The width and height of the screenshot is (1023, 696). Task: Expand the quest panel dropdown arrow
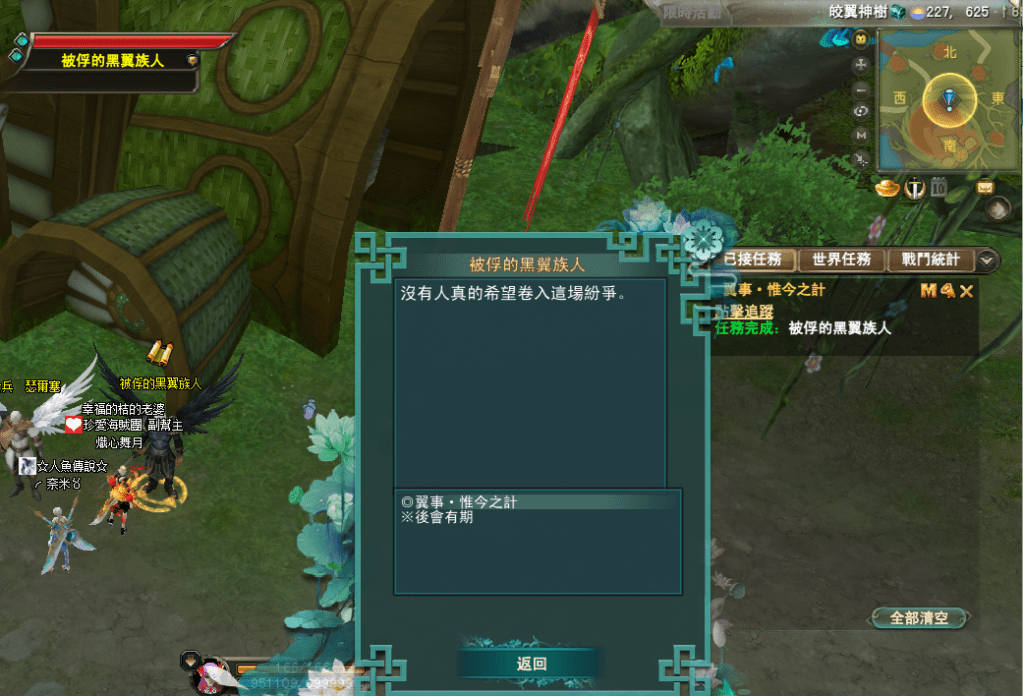pos(988,260)
